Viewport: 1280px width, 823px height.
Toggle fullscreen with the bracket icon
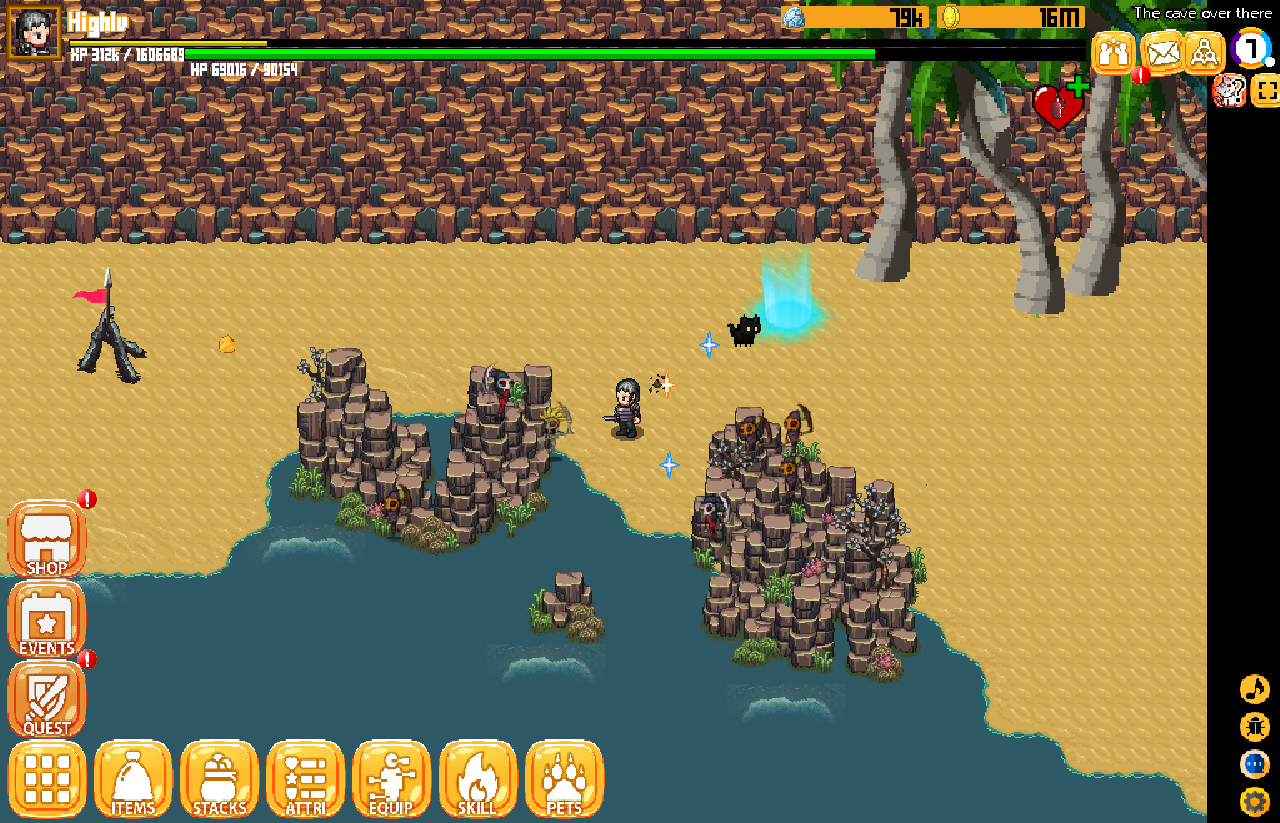click(1265, 91)
